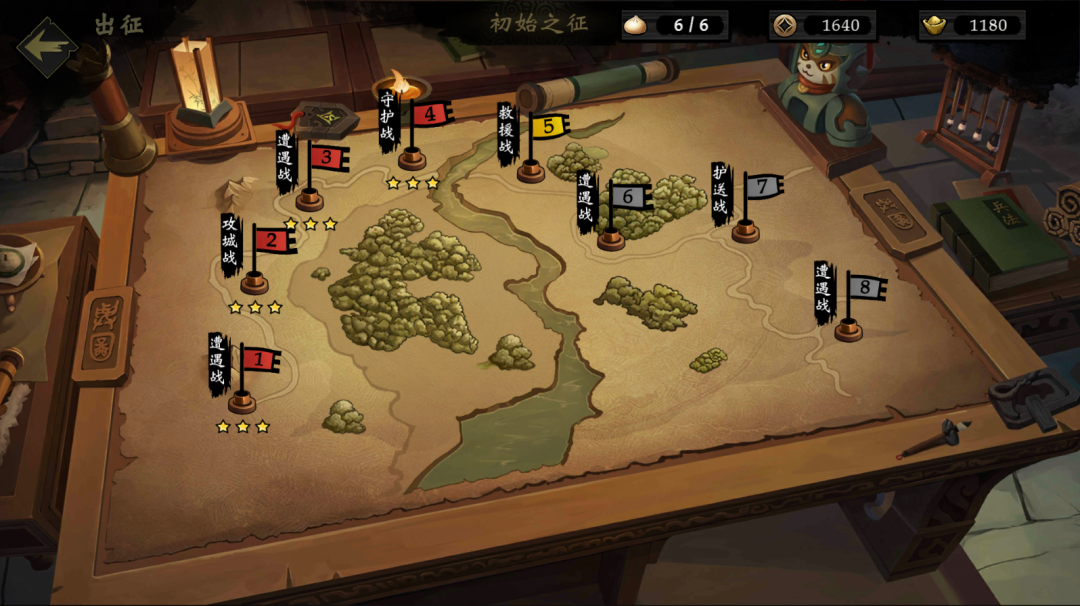Tap the steamed bun stamina counter
Screen dimensions: 1080x606
(674, 25)
